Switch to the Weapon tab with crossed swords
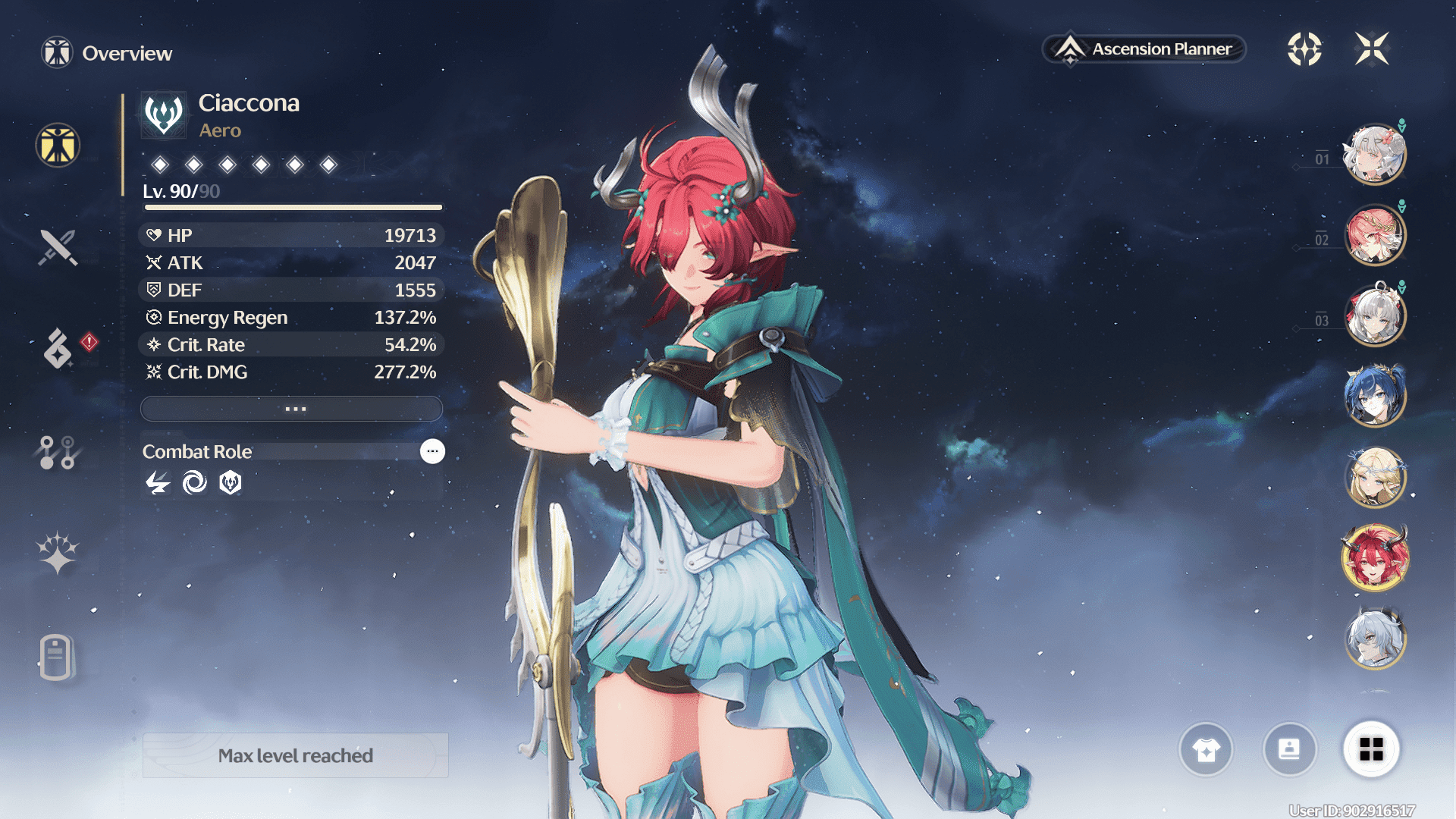The image size is (1456, 819). click(x=58, y=247)
